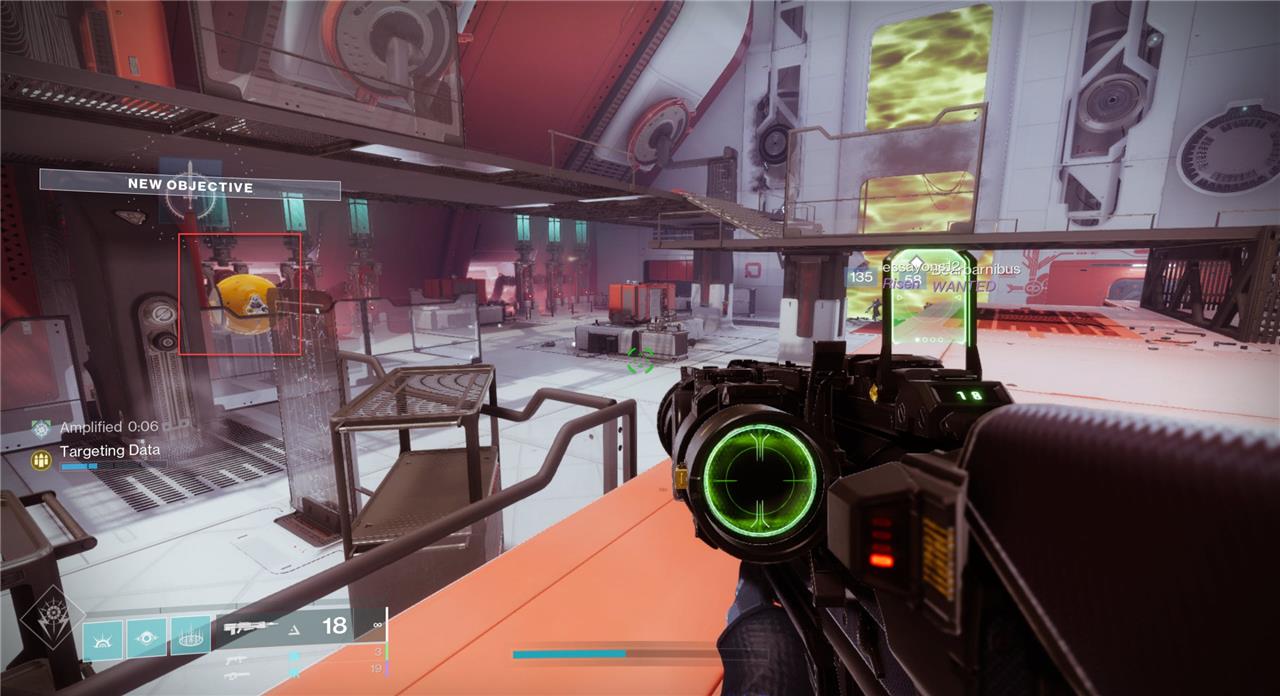Use the grenade ability icon

tap(102, 639)
